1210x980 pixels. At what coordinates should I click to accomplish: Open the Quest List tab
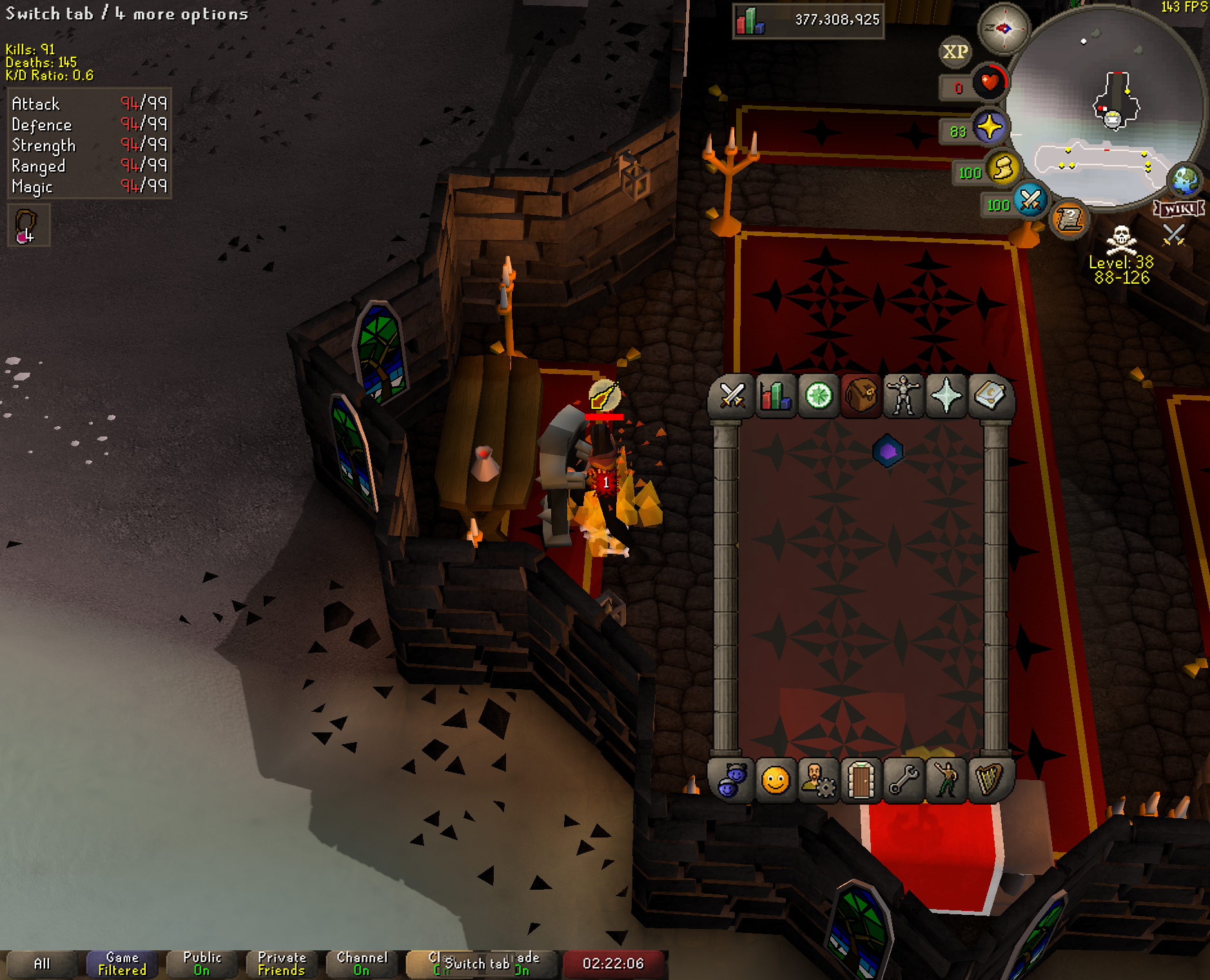click(x=818, y=396)
